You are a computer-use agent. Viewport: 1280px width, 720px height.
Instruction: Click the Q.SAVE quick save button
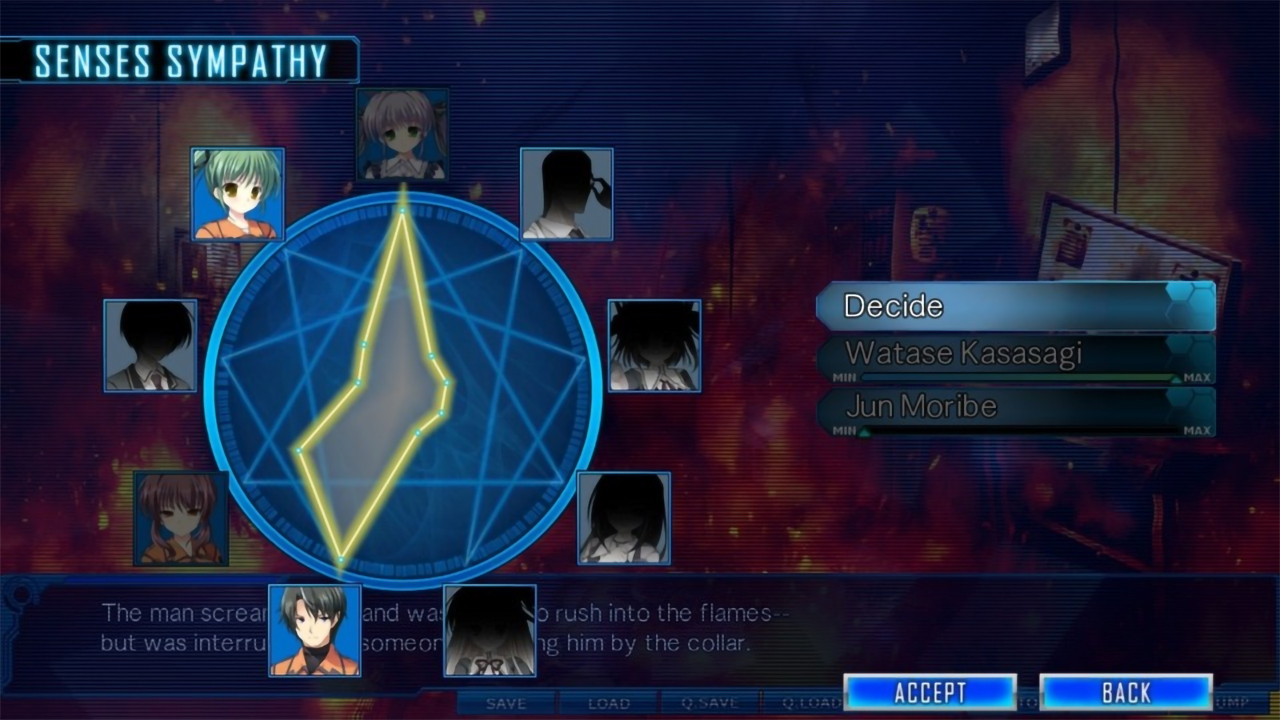click(709, 704)
